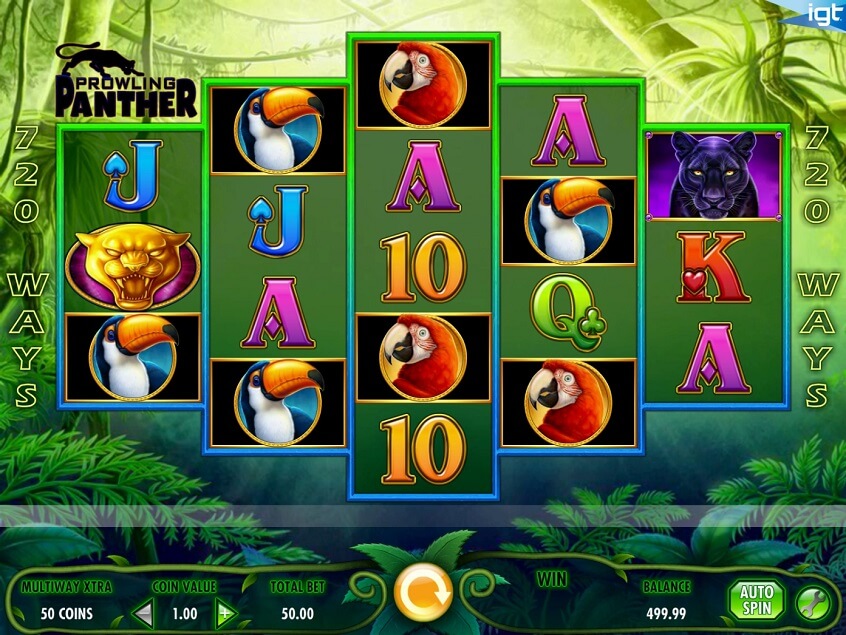
Task: Decrease the coin value with left arrow
Action: (145, 612)
